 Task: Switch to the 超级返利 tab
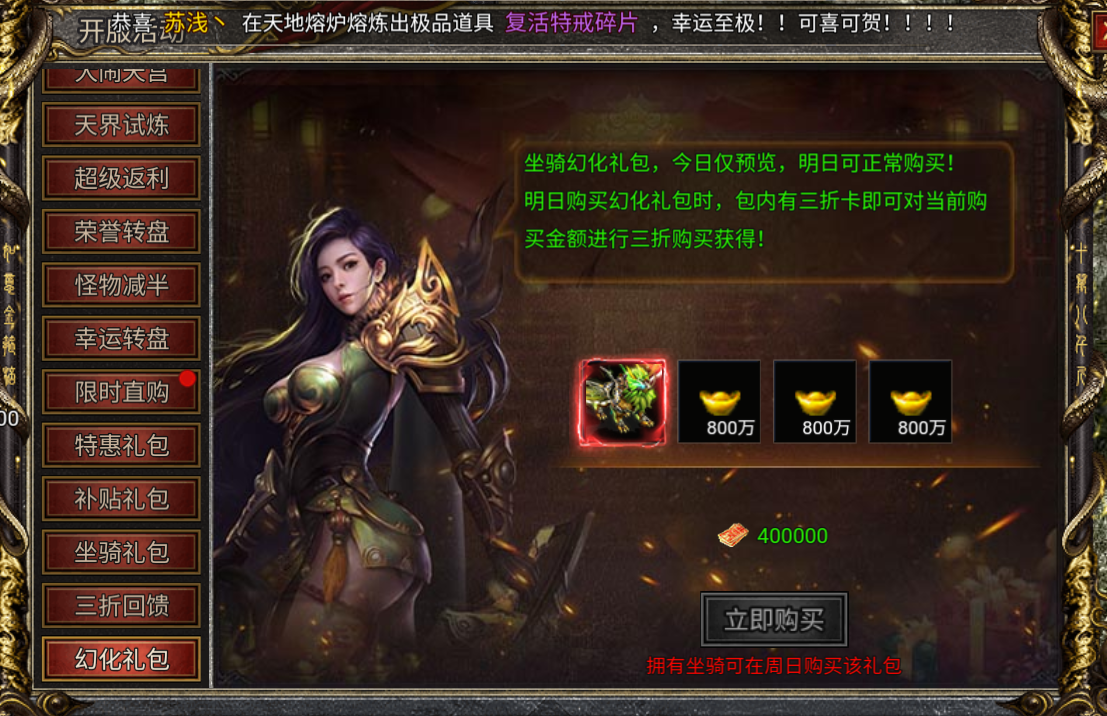tap(122, 179)
